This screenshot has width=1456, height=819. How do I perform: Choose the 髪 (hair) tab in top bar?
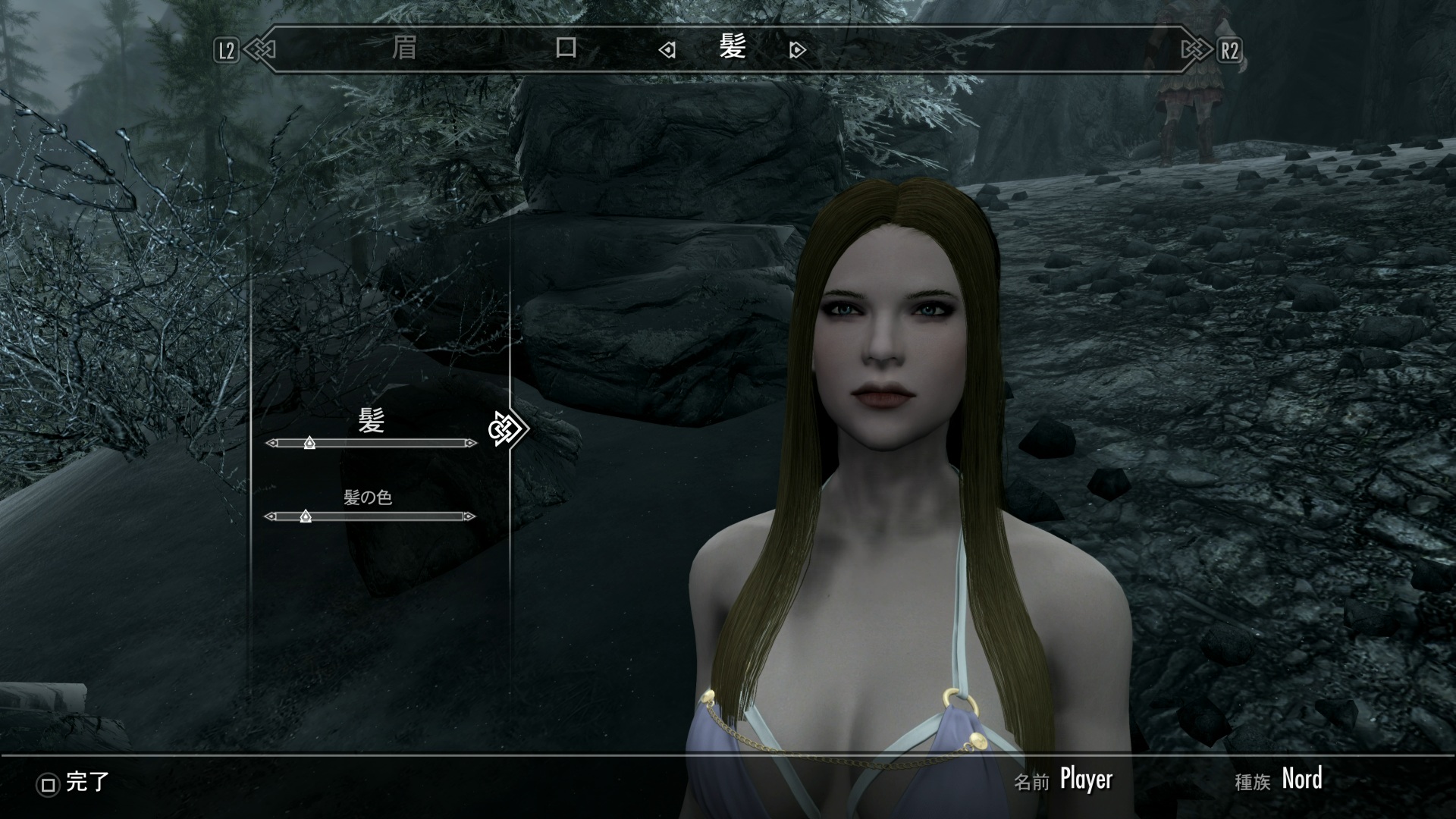[x=733, y=49]
